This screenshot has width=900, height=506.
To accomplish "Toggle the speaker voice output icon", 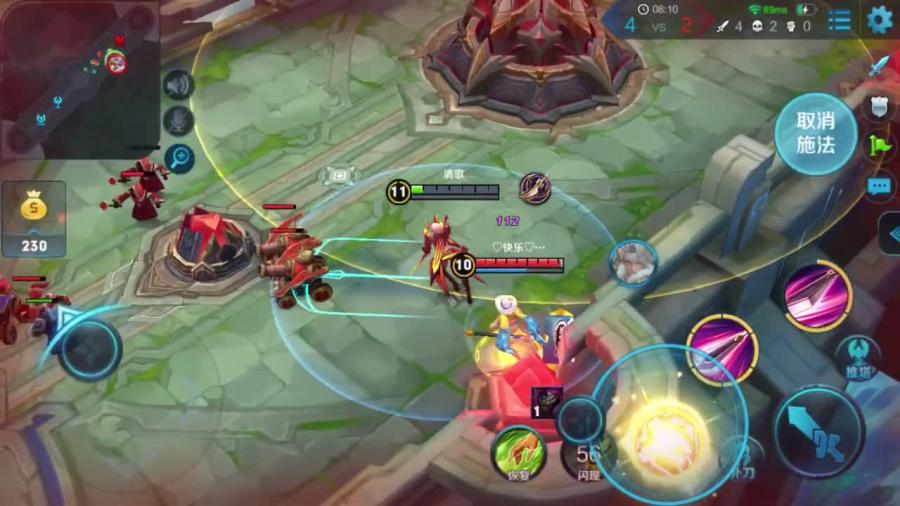I will pos(179,86).
